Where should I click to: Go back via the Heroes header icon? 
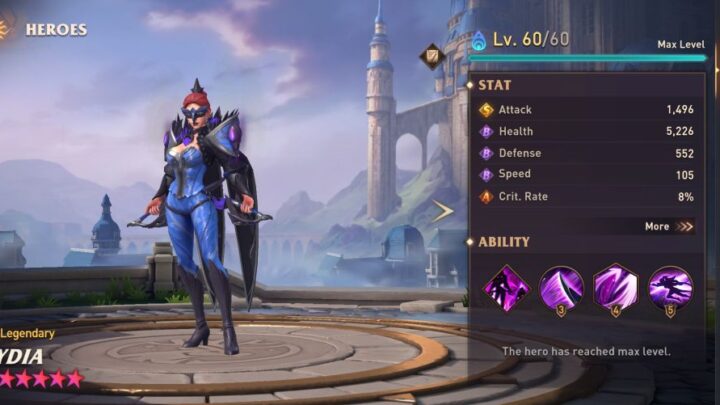coord(6,28)
